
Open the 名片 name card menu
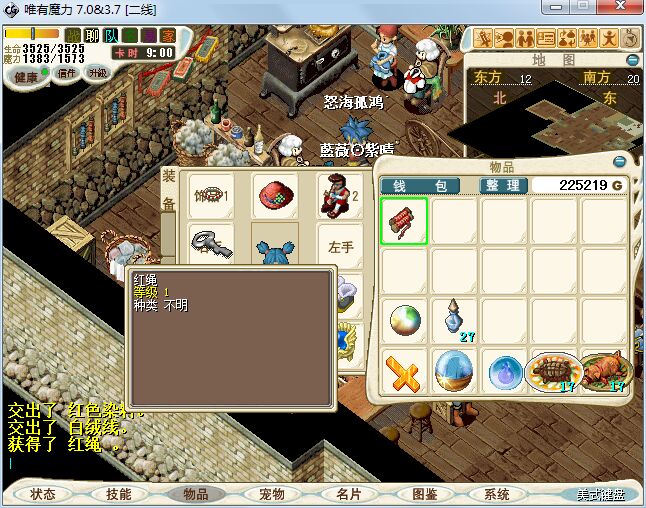pos(348,494)
